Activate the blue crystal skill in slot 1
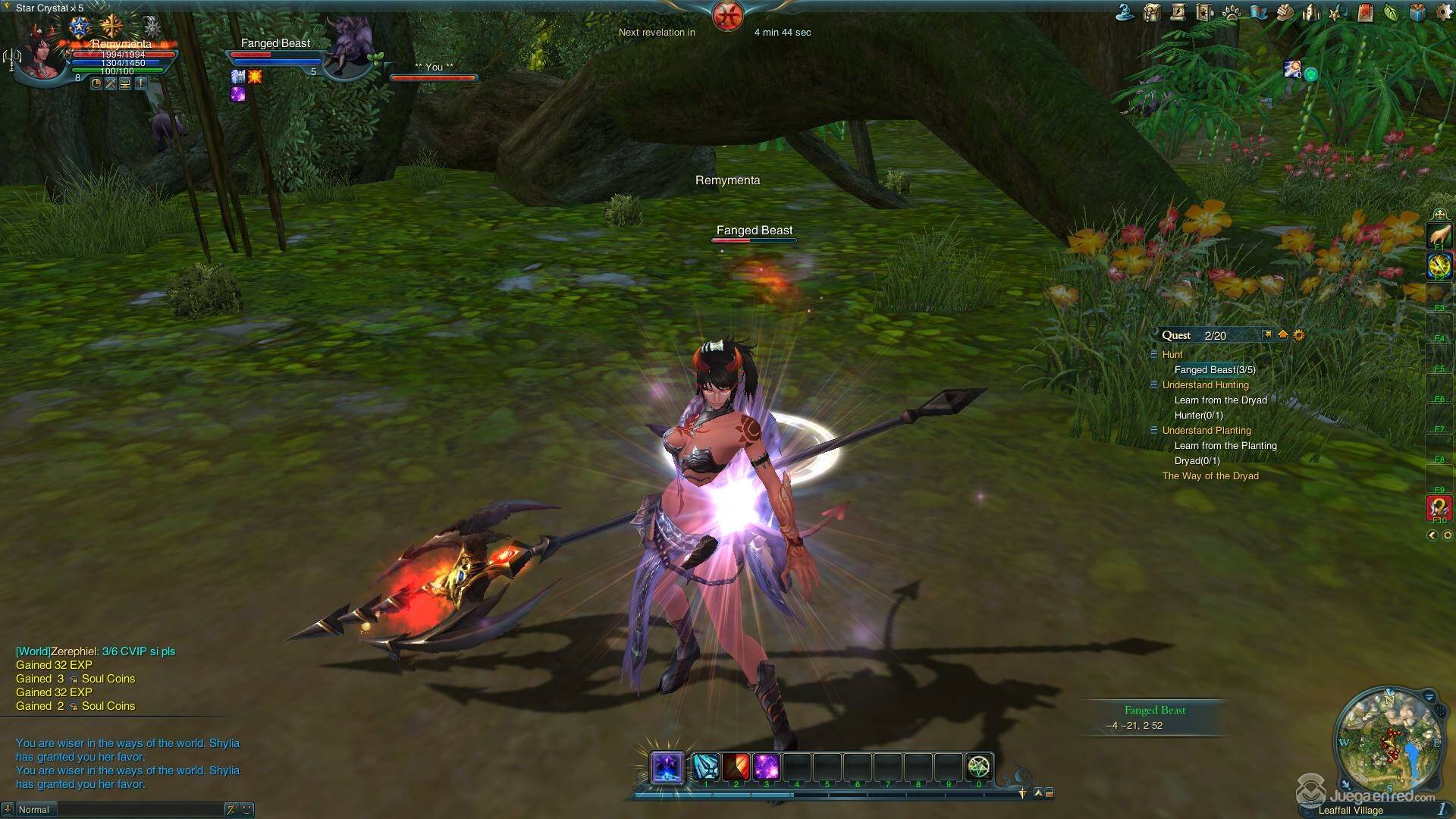The image size is (1456, 819). point(706,767)
